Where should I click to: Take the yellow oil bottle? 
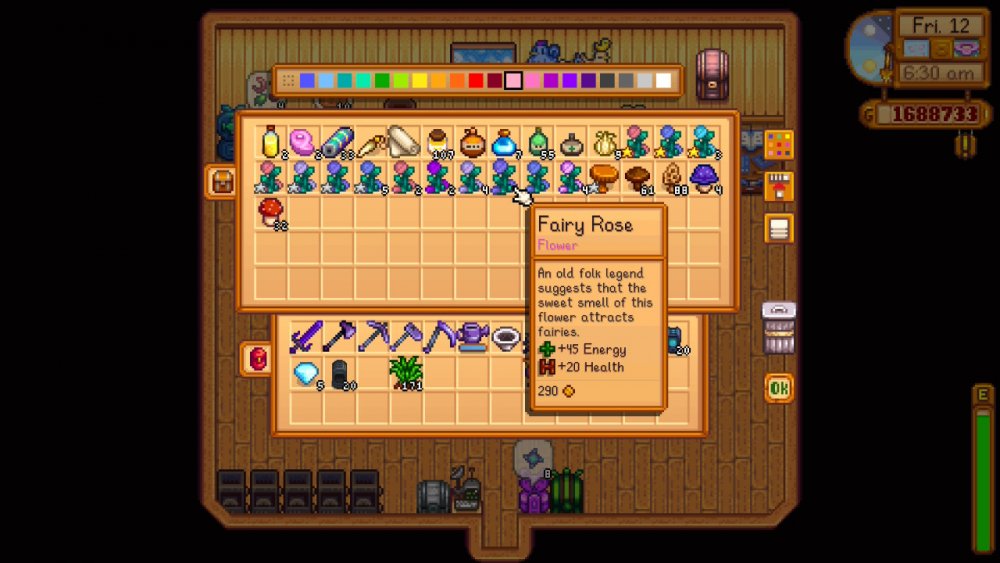tap(271, 143)
